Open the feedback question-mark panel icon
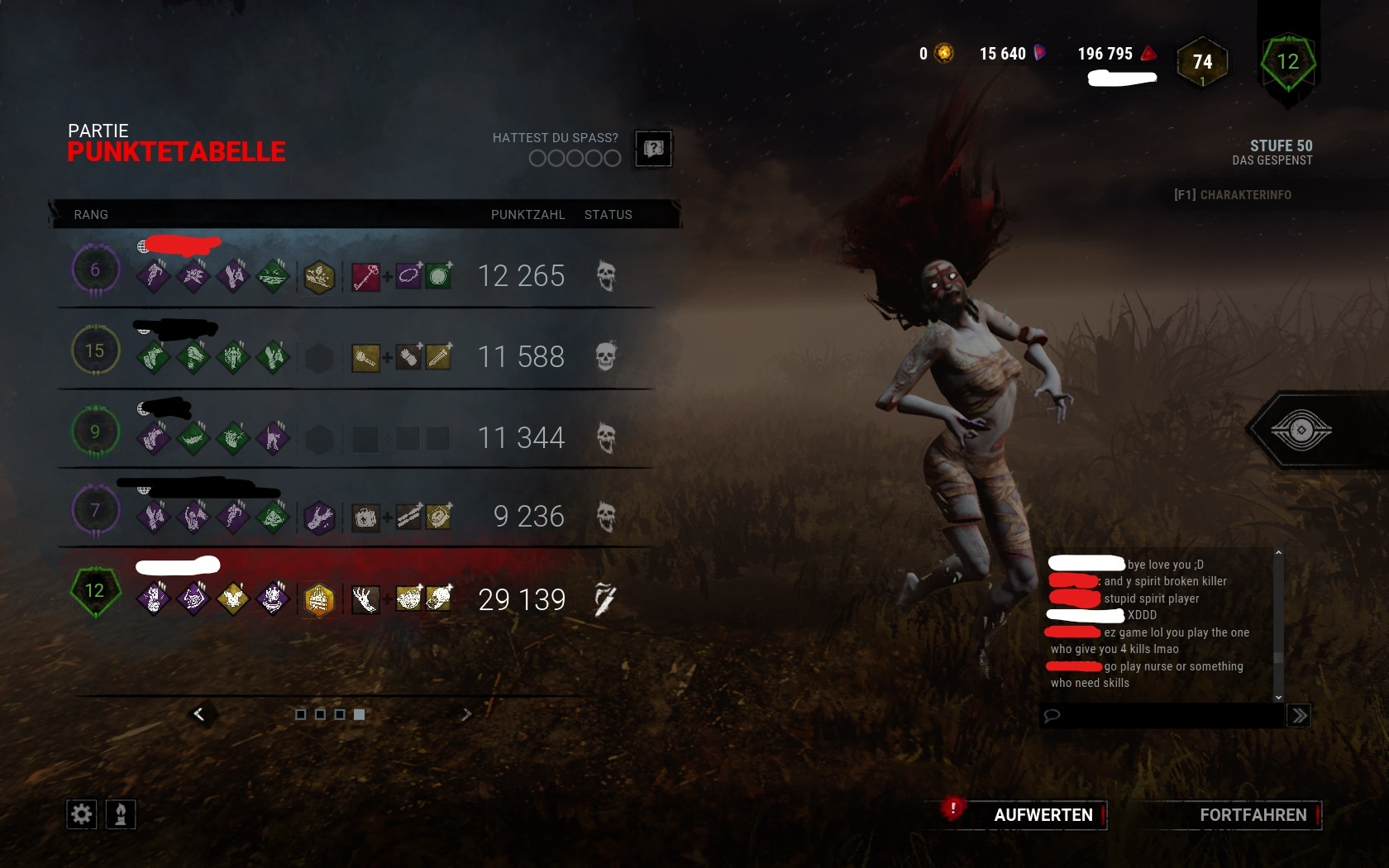The height and width of the screenshot is (868, 1389). pos(653,149)
